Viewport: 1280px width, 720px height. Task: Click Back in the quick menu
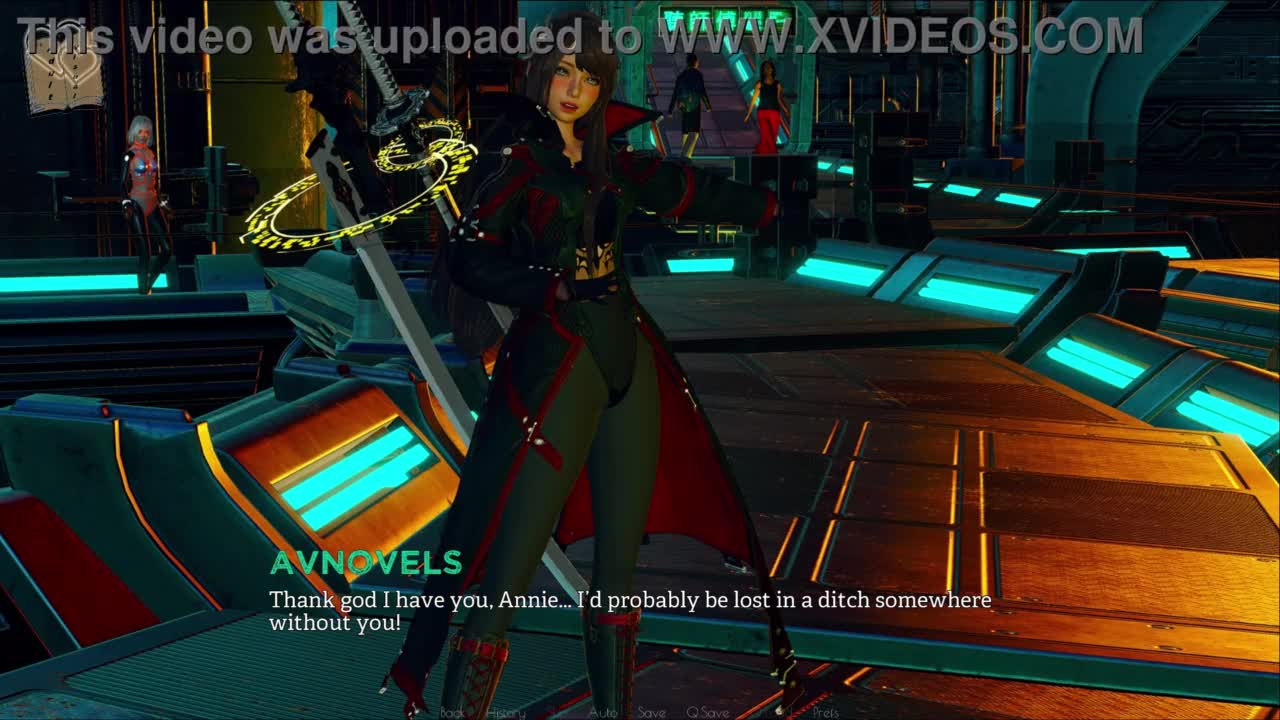tap(453, 712)
